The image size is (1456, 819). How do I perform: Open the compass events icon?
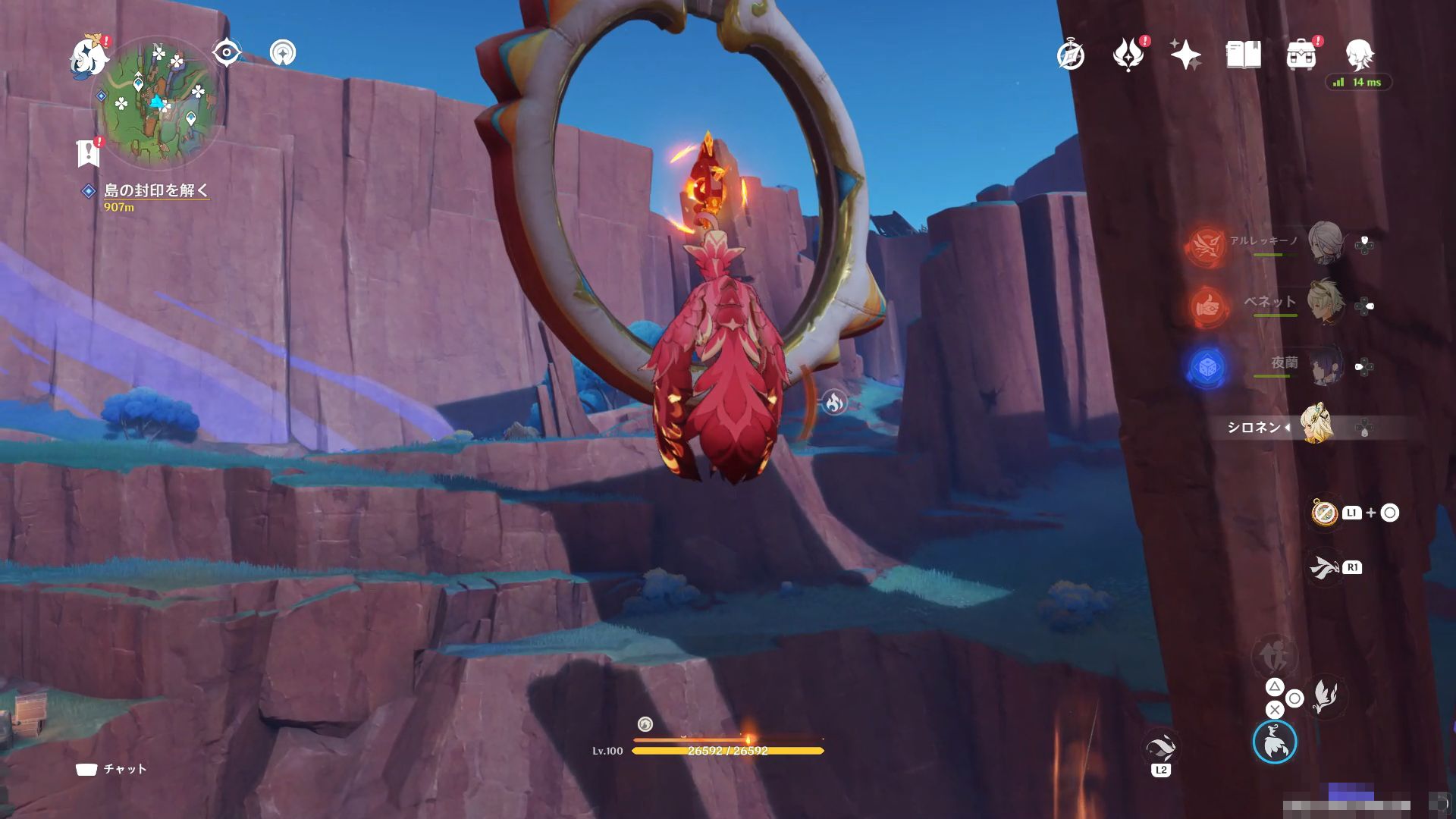[1071, 55]
